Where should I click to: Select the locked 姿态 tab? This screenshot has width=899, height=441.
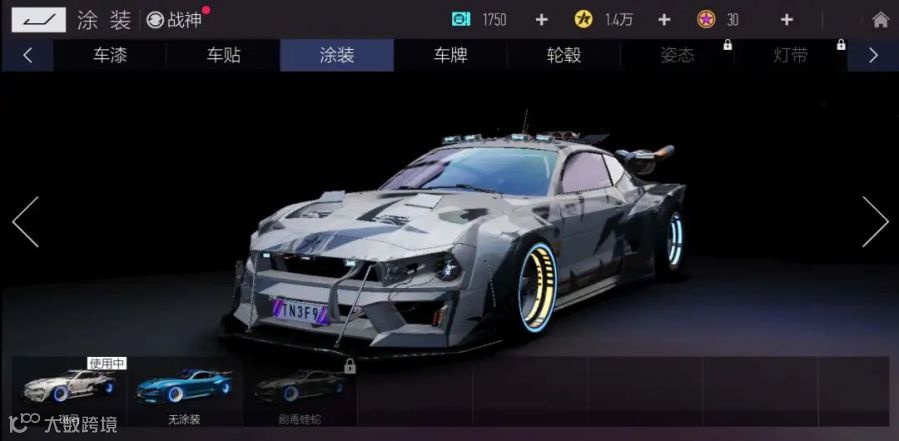point(677,56)
